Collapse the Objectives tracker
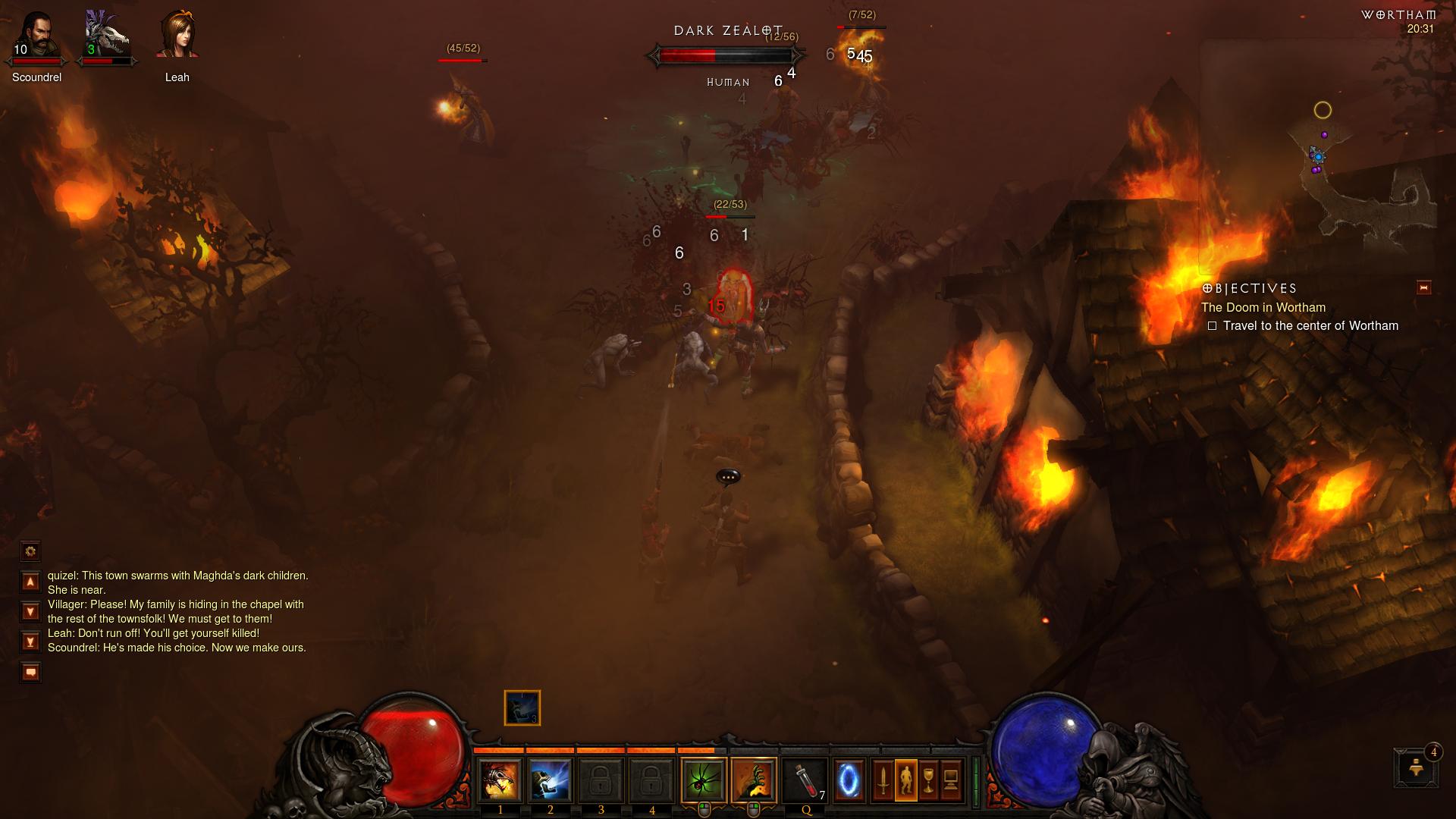This screenshot has width=1456, height=819. coord(1423,287)
